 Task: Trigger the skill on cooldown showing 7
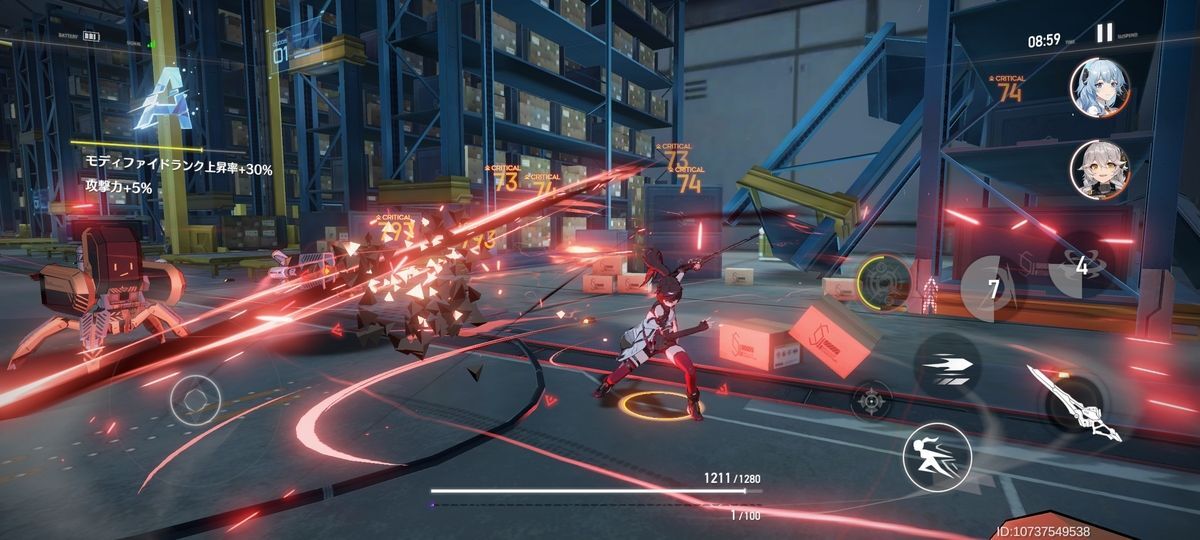(993, 289)
